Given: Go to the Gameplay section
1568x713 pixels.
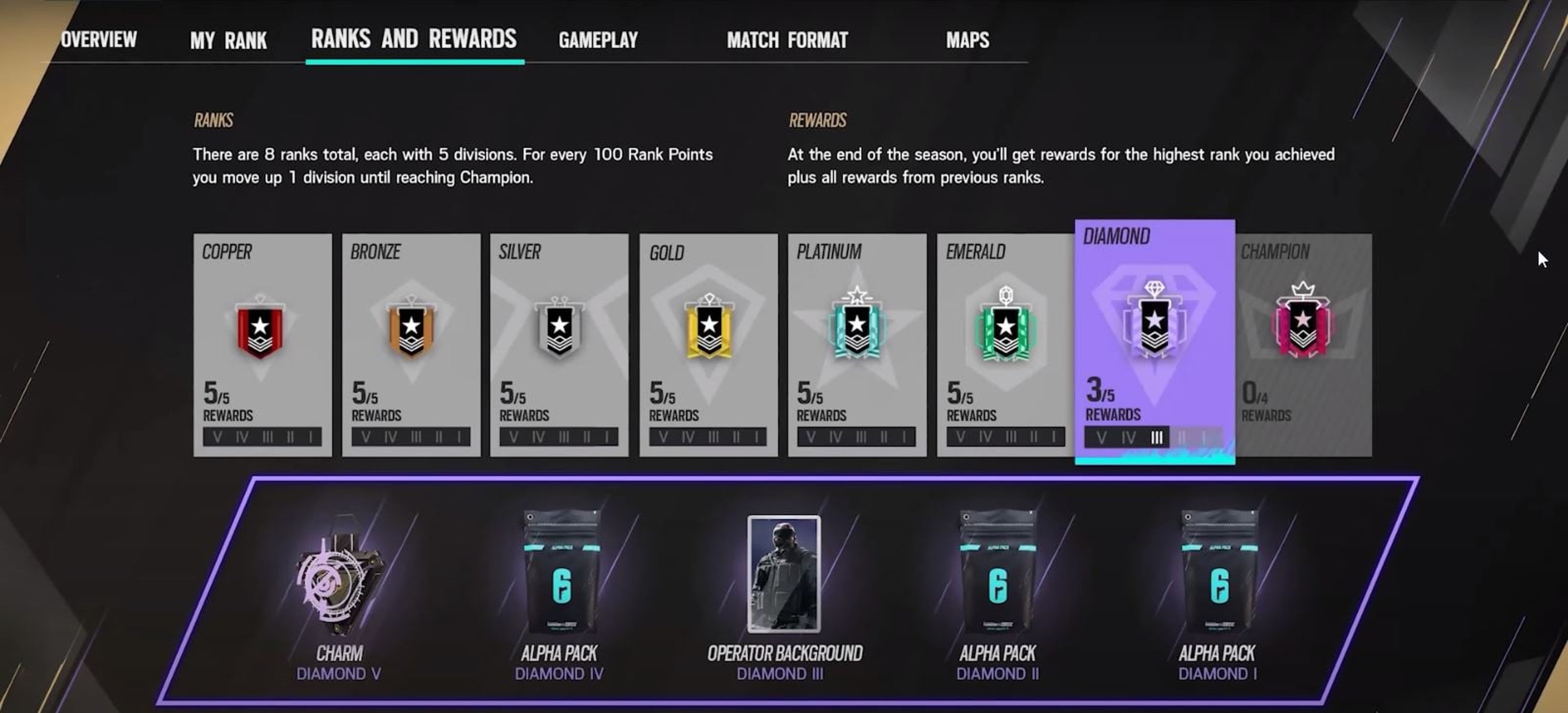Looking at the screenshot, I should (x=598, y=40).
